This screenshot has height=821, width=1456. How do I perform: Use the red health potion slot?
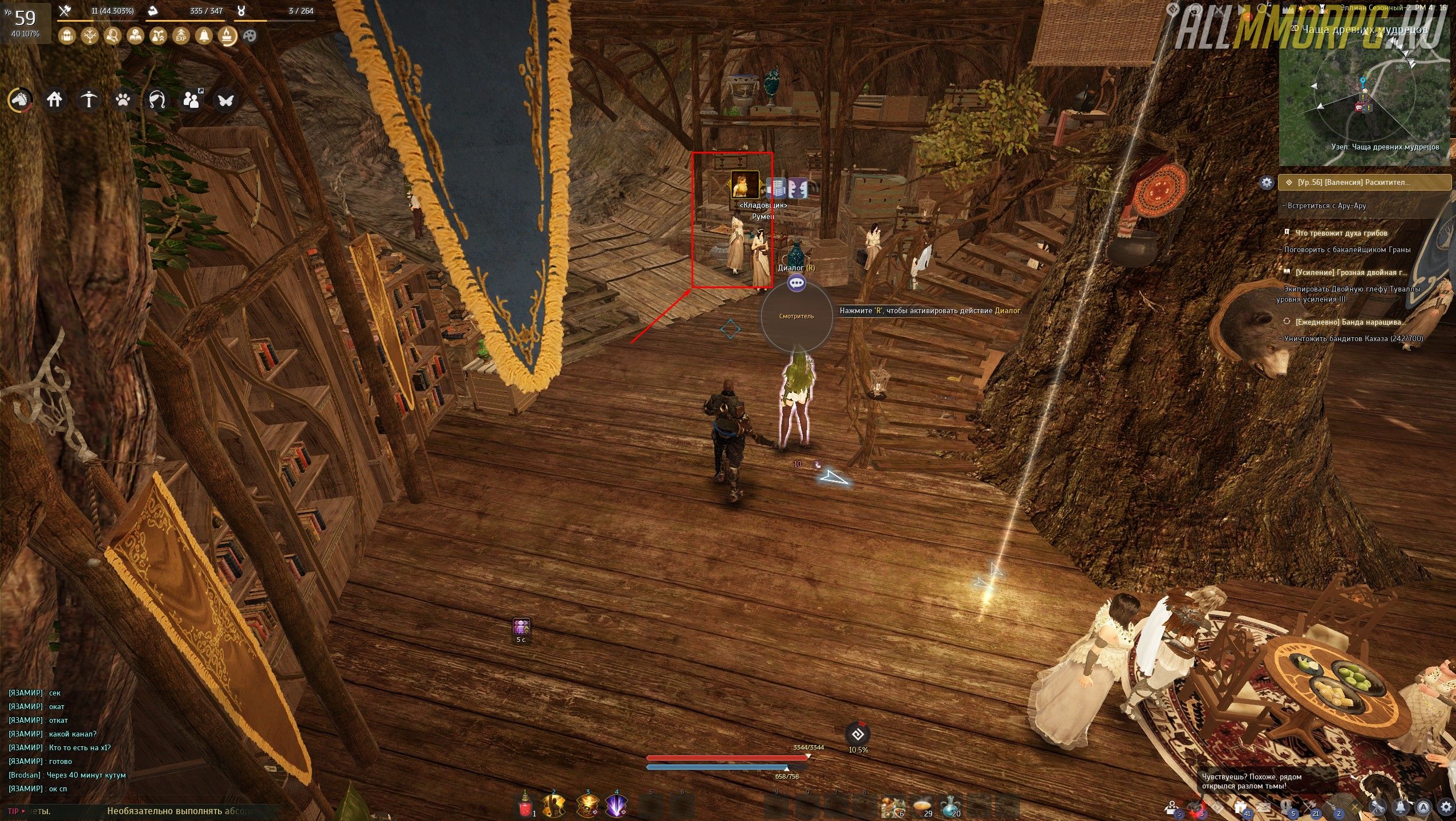[525, 806]
